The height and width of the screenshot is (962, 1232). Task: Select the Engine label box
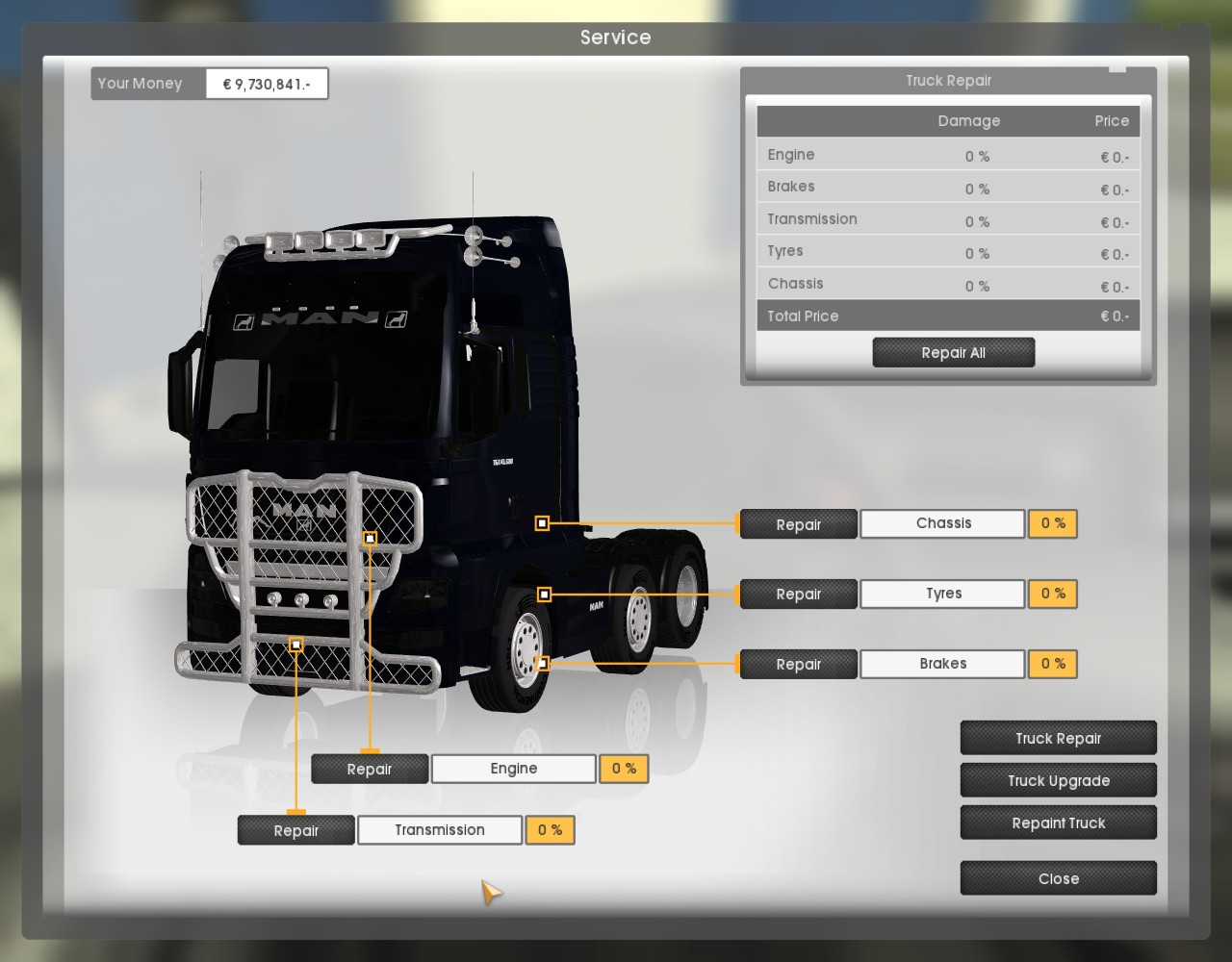[513, 769]
